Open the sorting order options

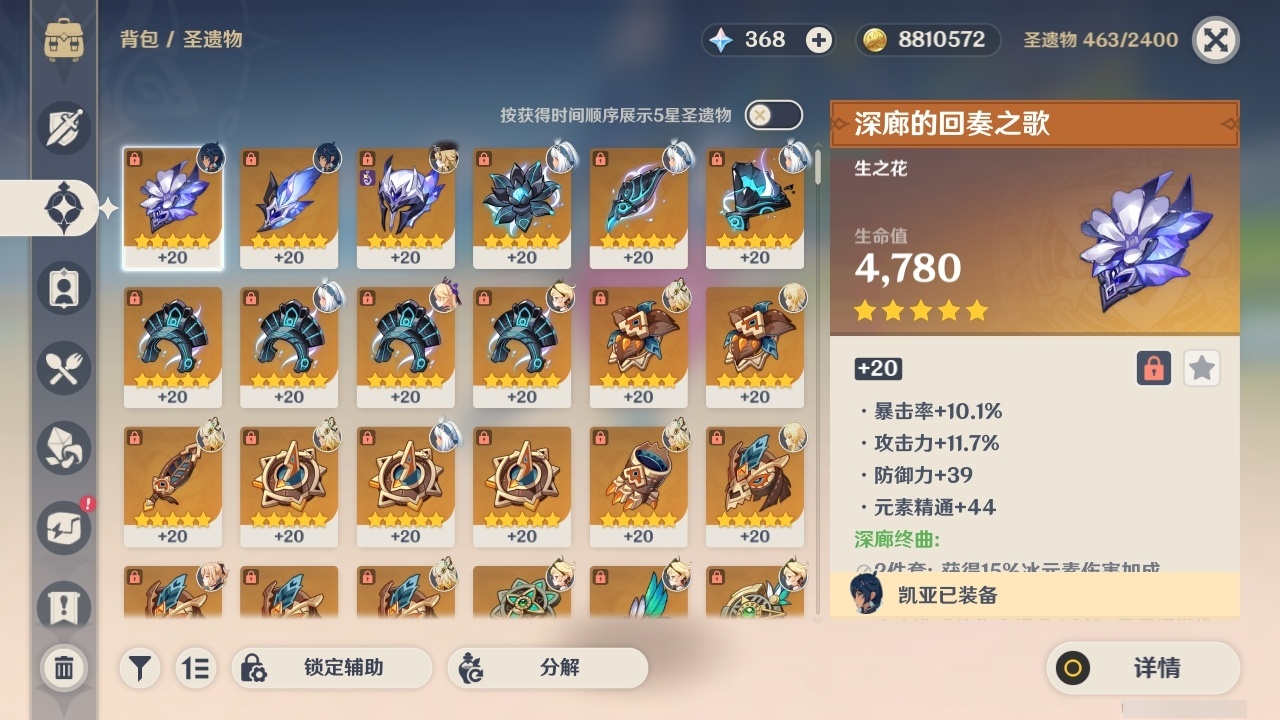(196, 668)
